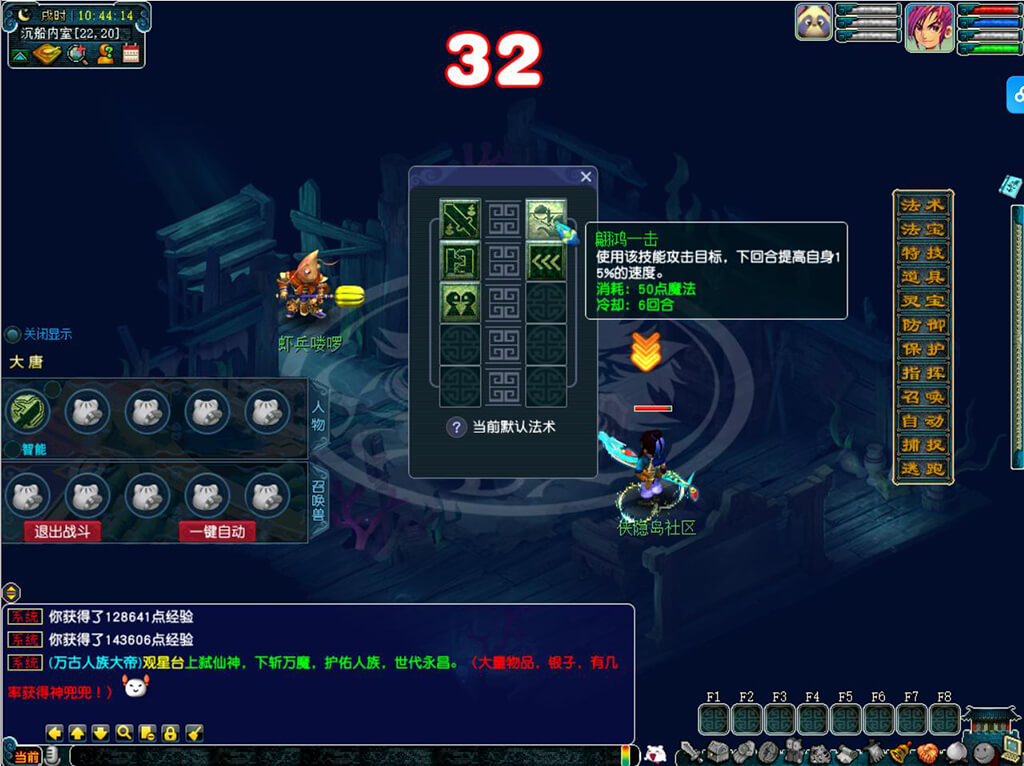Choose the 捕捉 capture command
The image size is (1024, 766).
tap(922, 445)
